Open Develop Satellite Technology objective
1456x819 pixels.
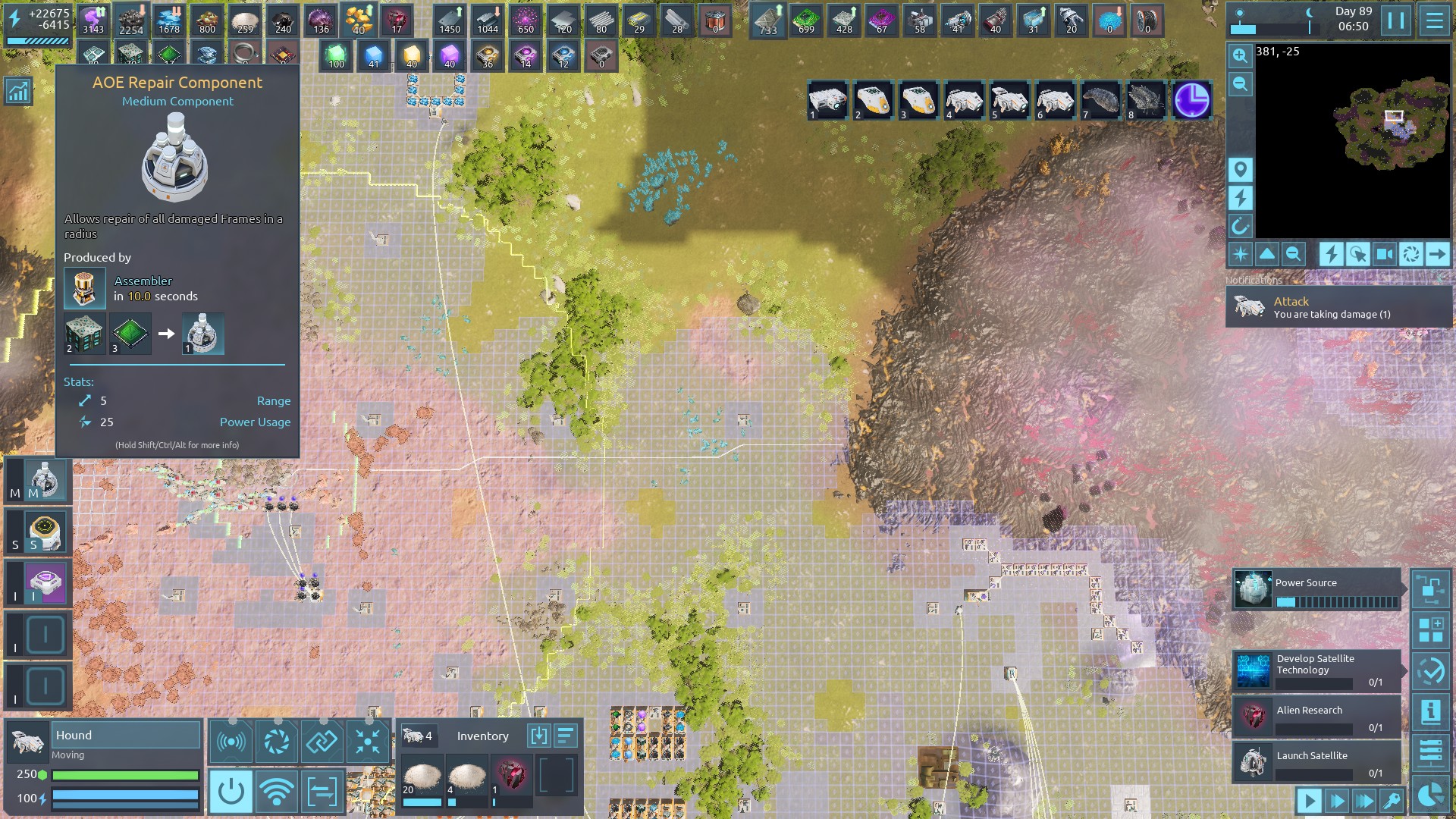pyautogui.click(x=1317, y=670)
